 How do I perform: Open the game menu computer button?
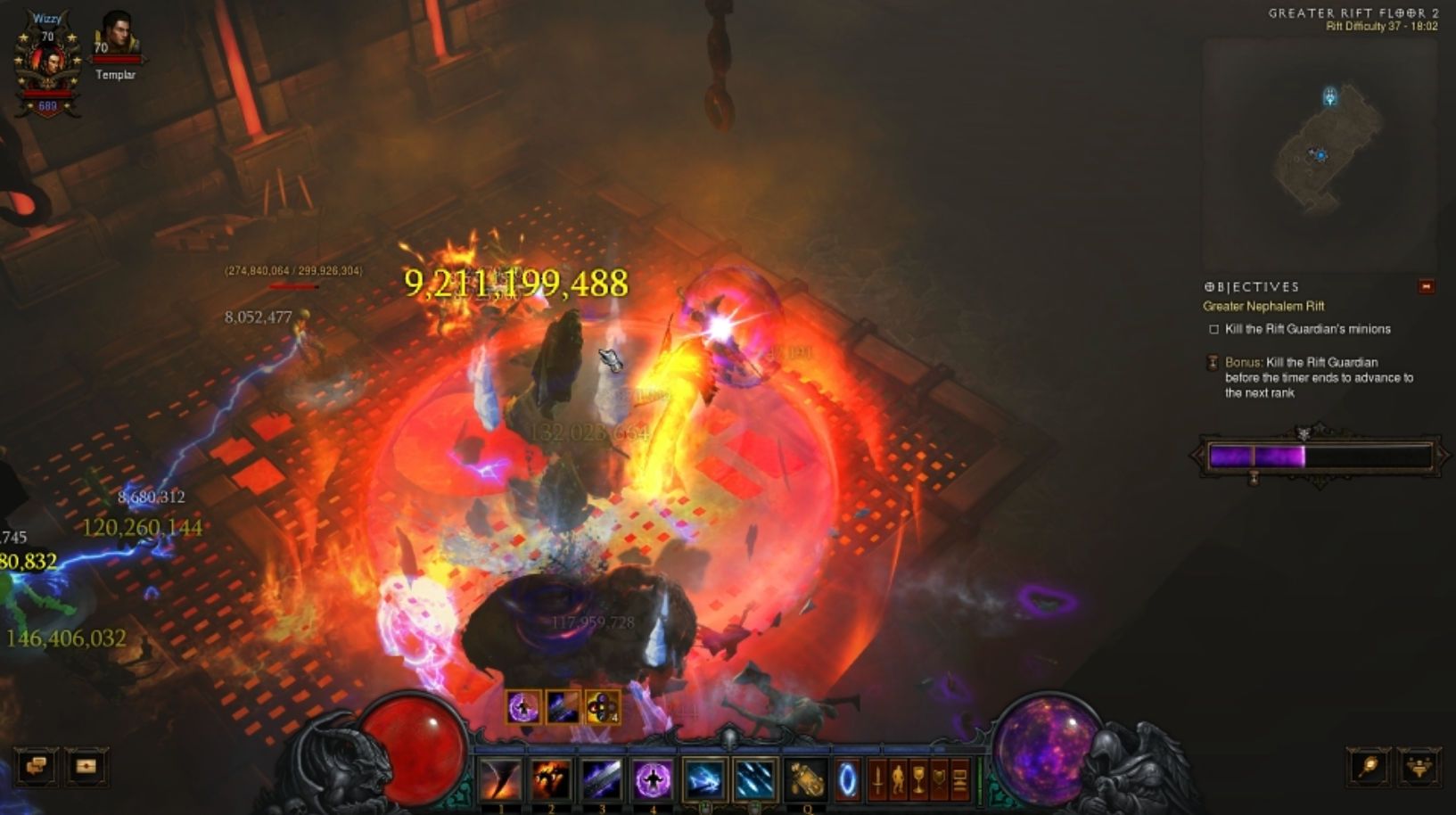coord(959,780)
